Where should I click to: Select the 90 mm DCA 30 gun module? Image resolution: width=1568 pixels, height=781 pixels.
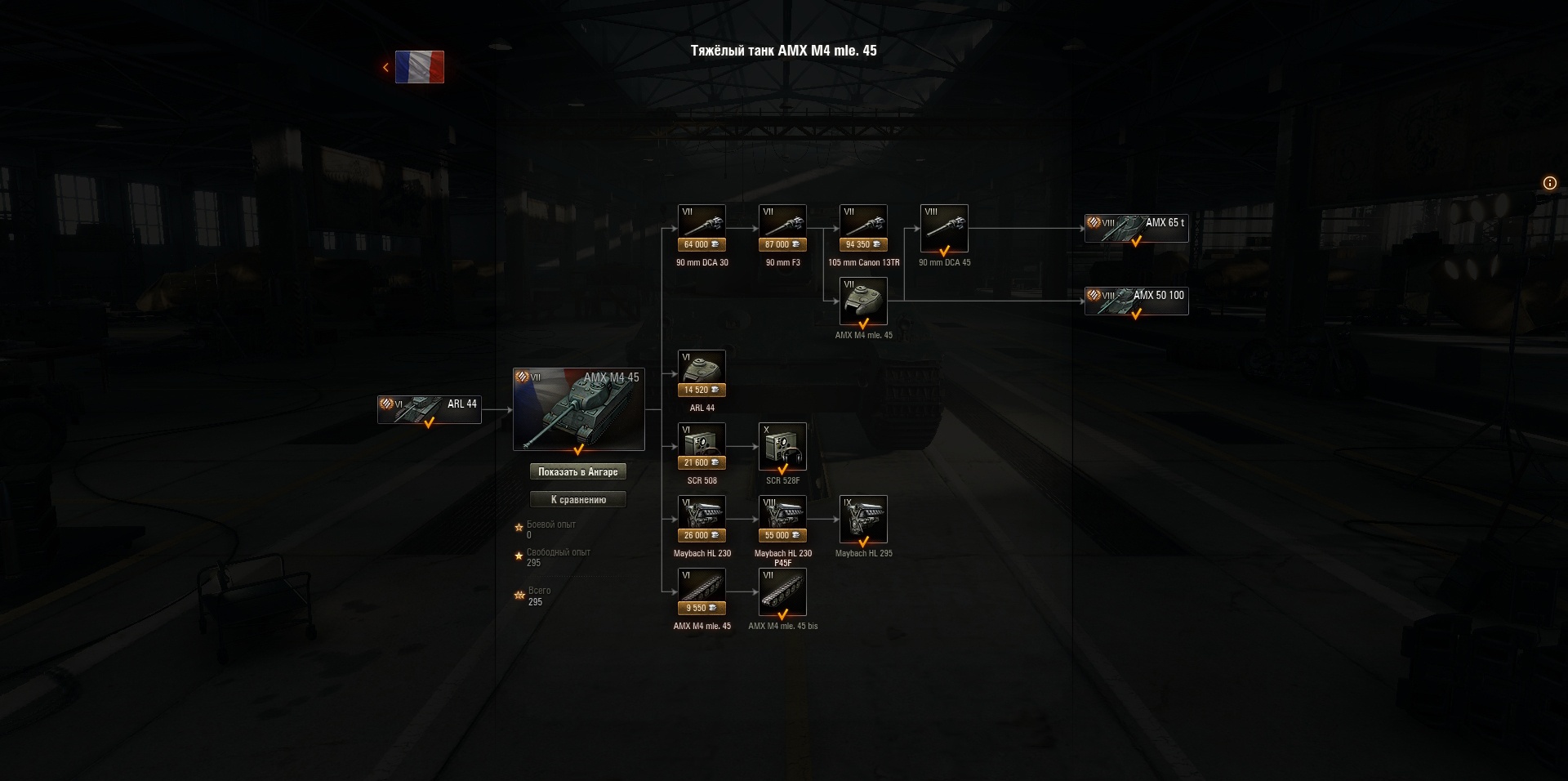pos(701,227)
